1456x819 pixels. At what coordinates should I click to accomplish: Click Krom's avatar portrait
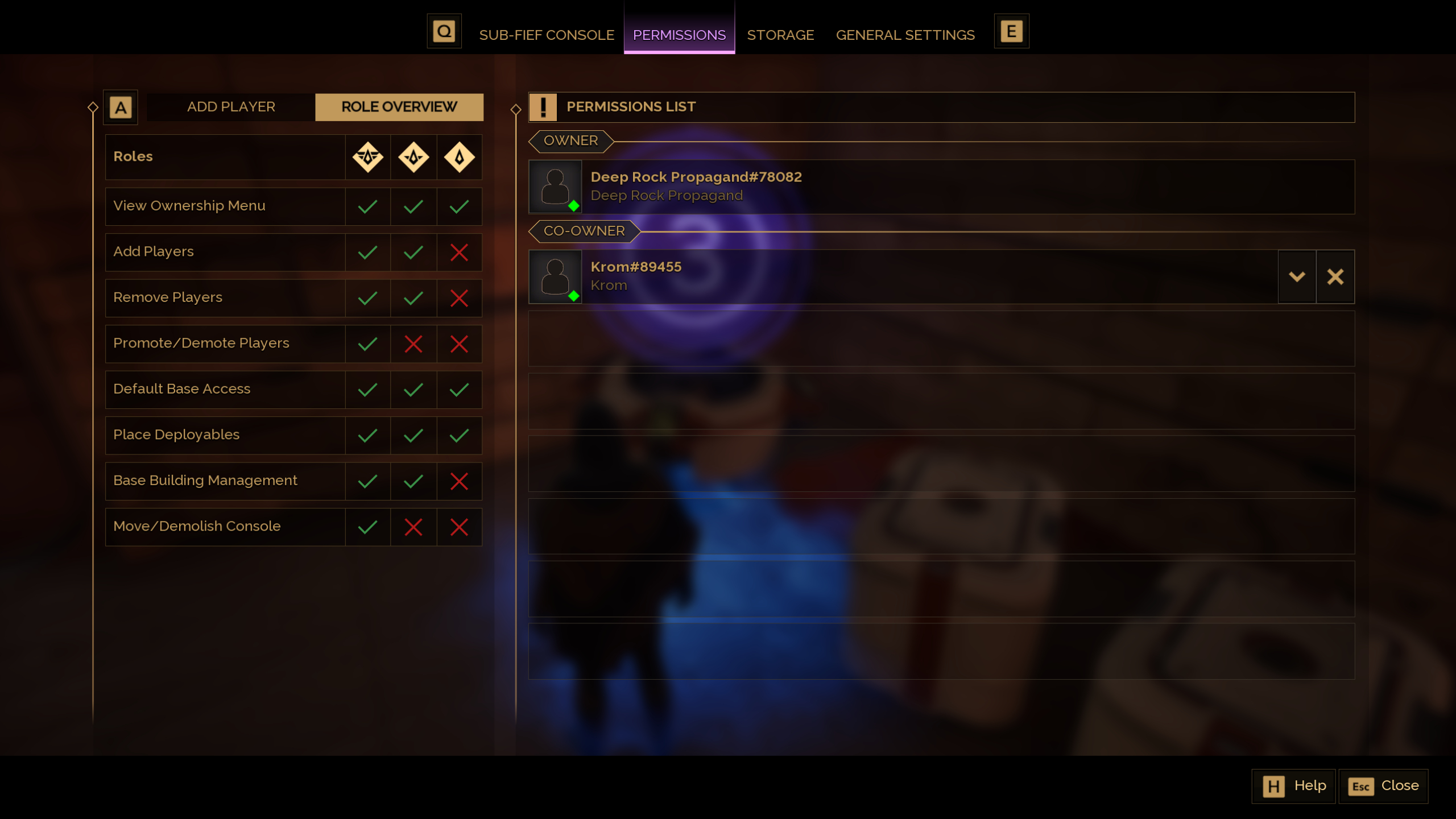(x=555, y=276)
